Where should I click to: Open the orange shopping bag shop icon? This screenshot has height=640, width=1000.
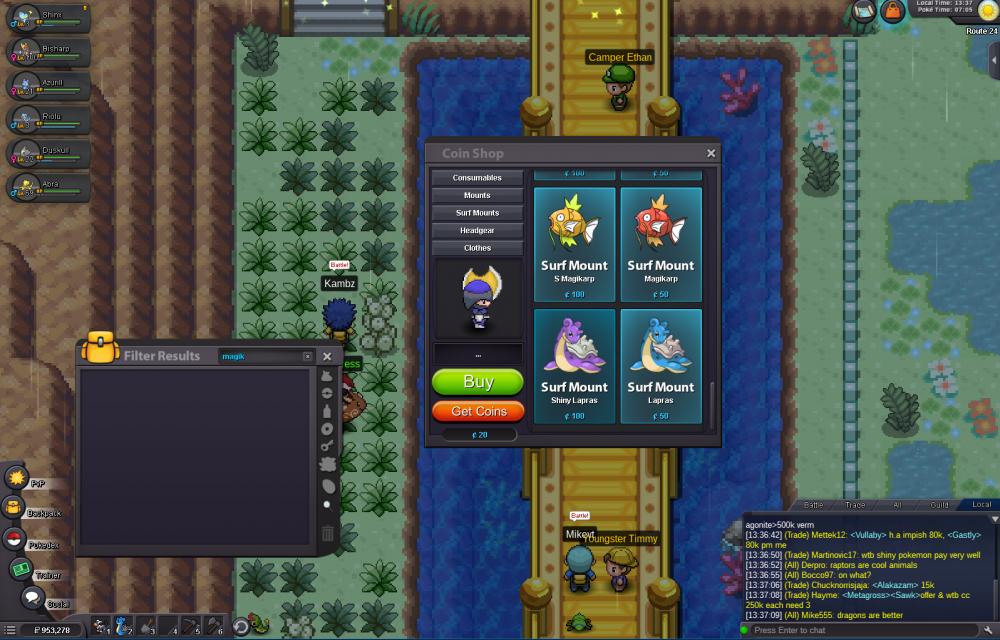click(891, 11)
